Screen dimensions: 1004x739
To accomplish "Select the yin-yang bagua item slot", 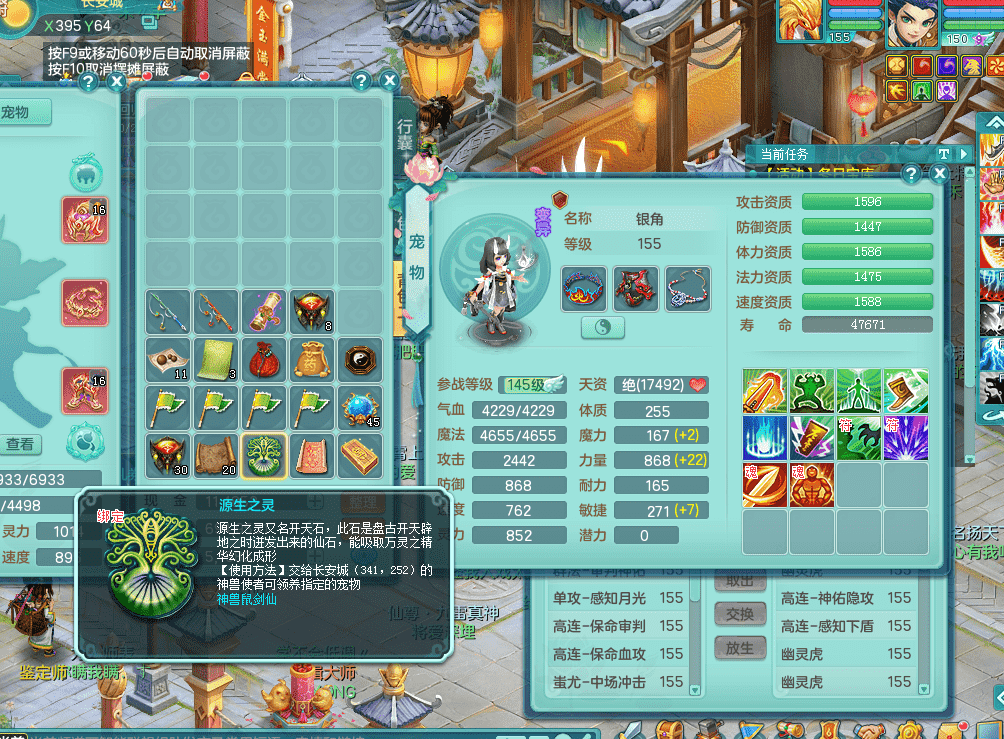I will click(x=360, y=359).
